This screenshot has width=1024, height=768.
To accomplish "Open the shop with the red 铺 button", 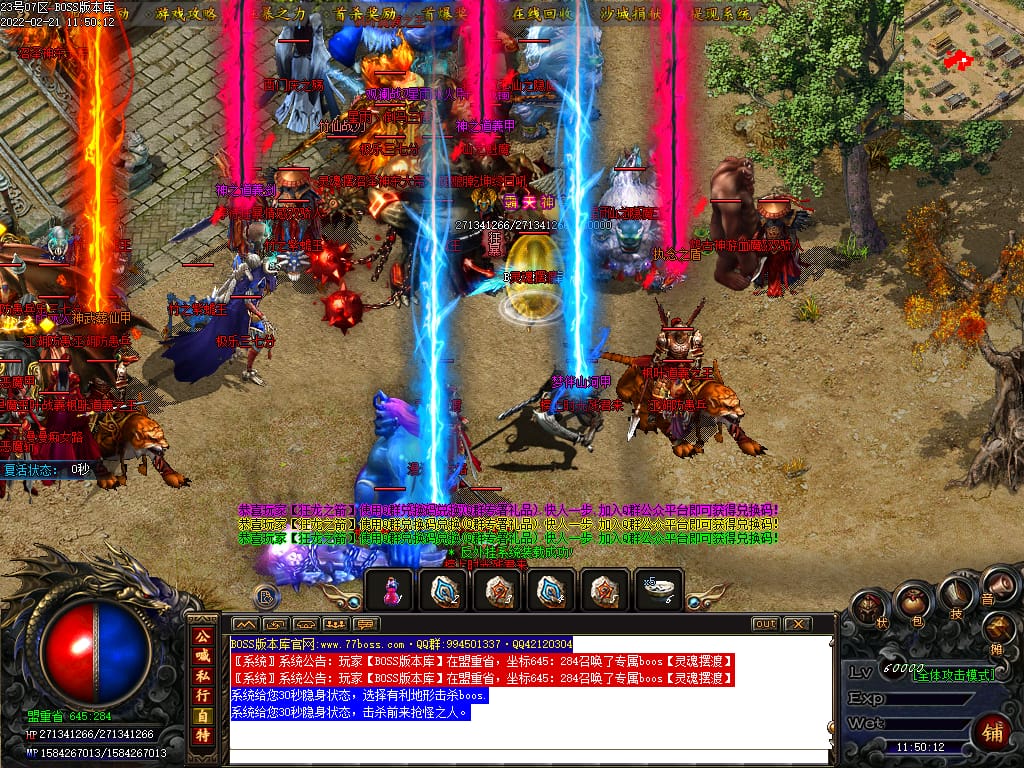I will click(991, 729).
